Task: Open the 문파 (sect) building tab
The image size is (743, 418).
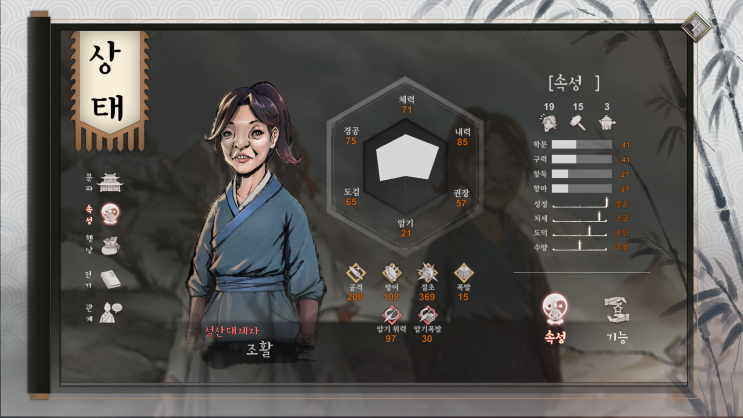Action: [110, 180]
